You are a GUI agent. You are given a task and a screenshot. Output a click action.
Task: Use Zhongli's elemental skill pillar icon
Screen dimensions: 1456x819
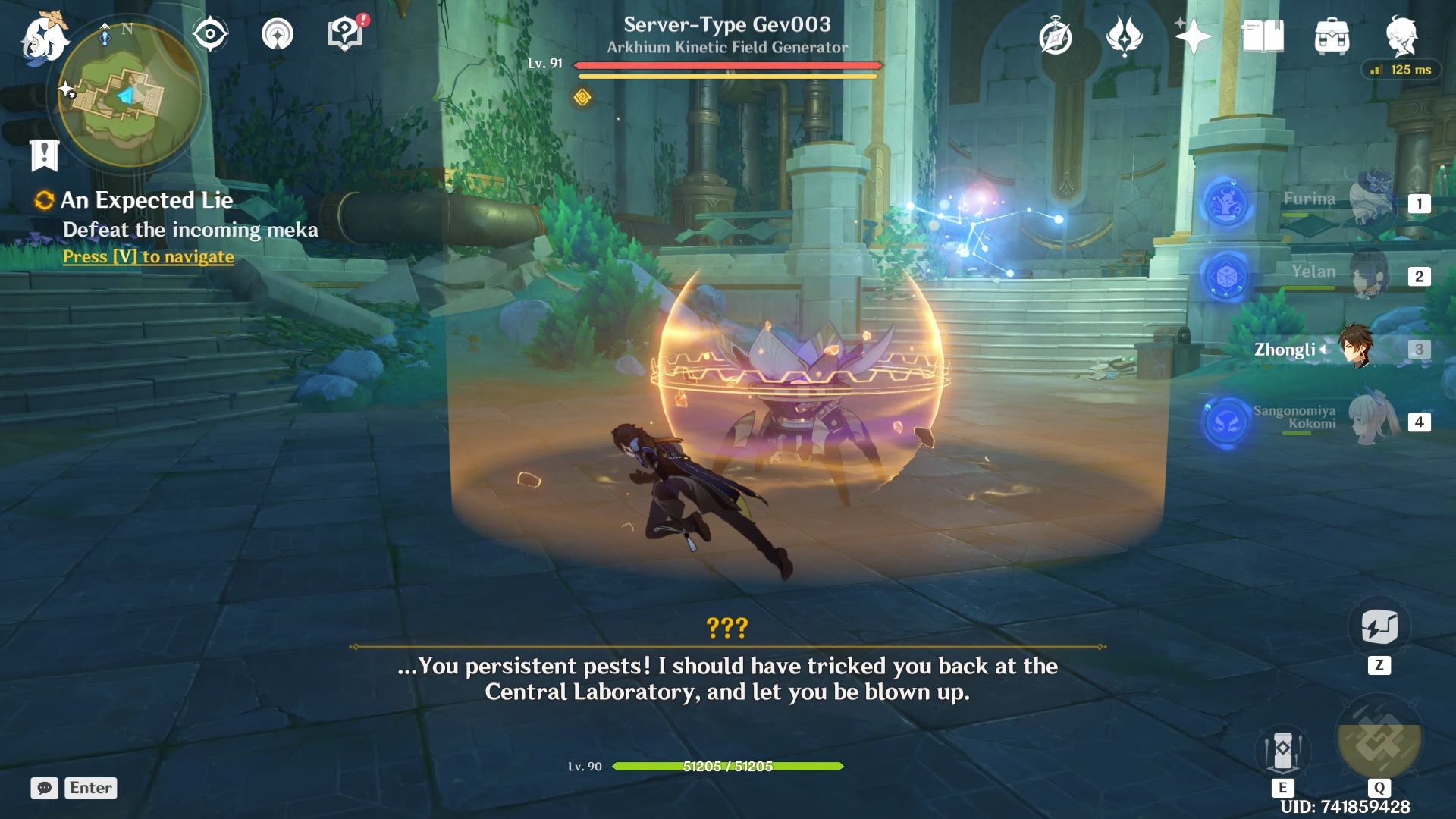pyautogui.click(x=1282, y=751)
